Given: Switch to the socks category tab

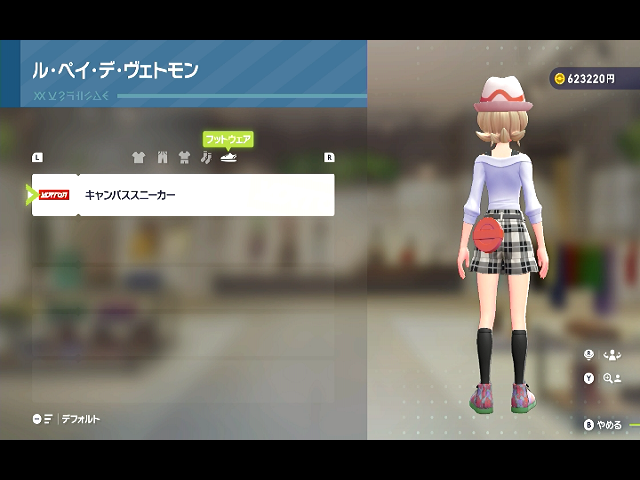Looking at the screenshot, I should (x=206, y=157).
